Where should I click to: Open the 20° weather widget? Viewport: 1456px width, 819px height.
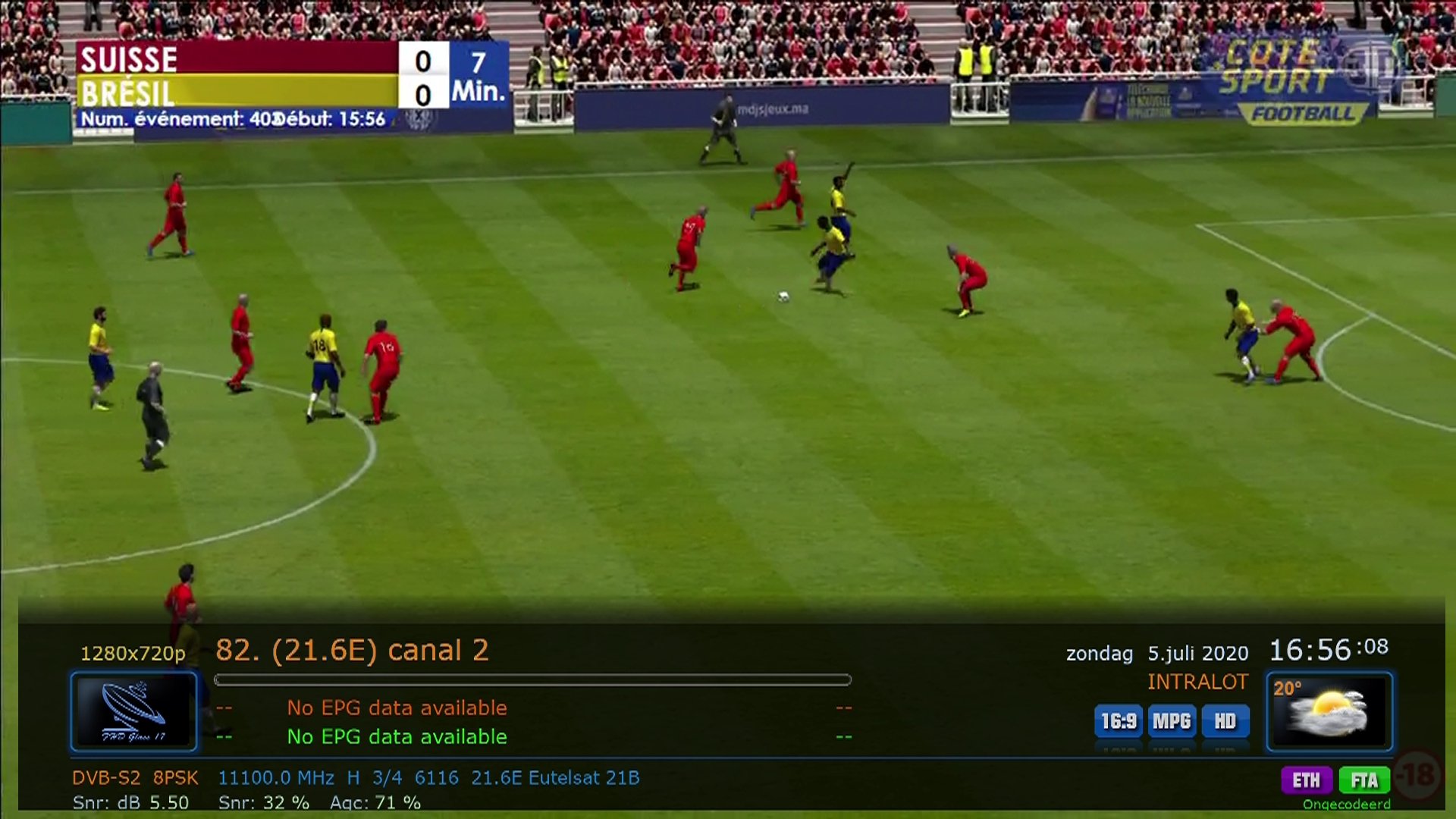1329,711
